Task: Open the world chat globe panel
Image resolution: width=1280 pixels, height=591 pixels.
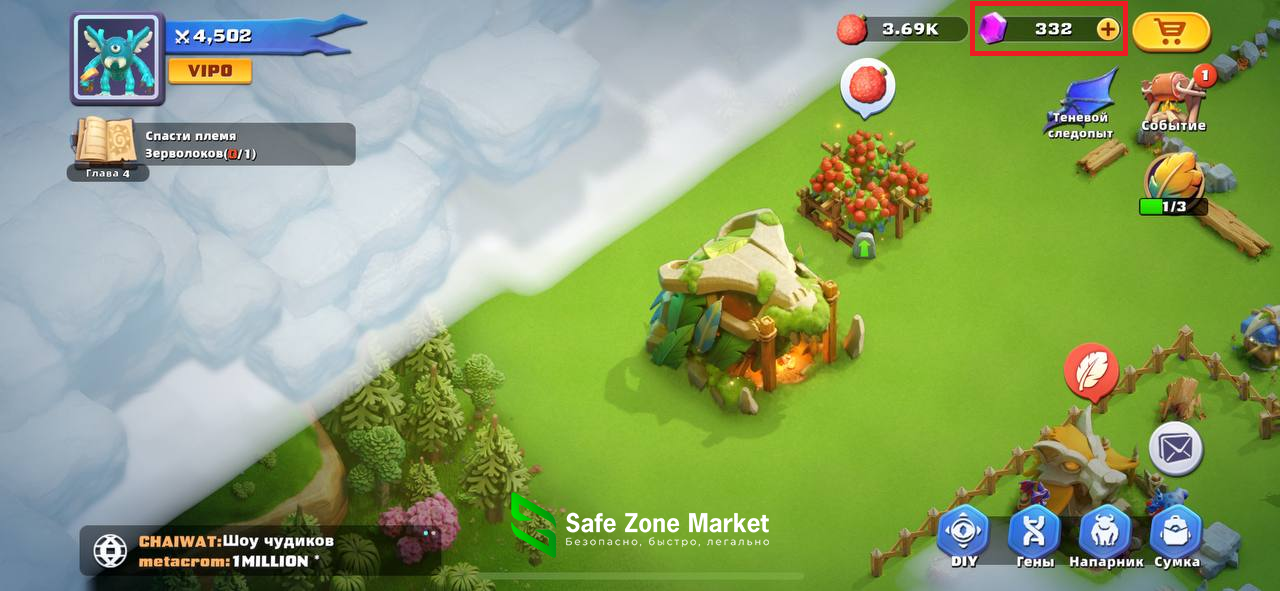Action: pos(110,551)
